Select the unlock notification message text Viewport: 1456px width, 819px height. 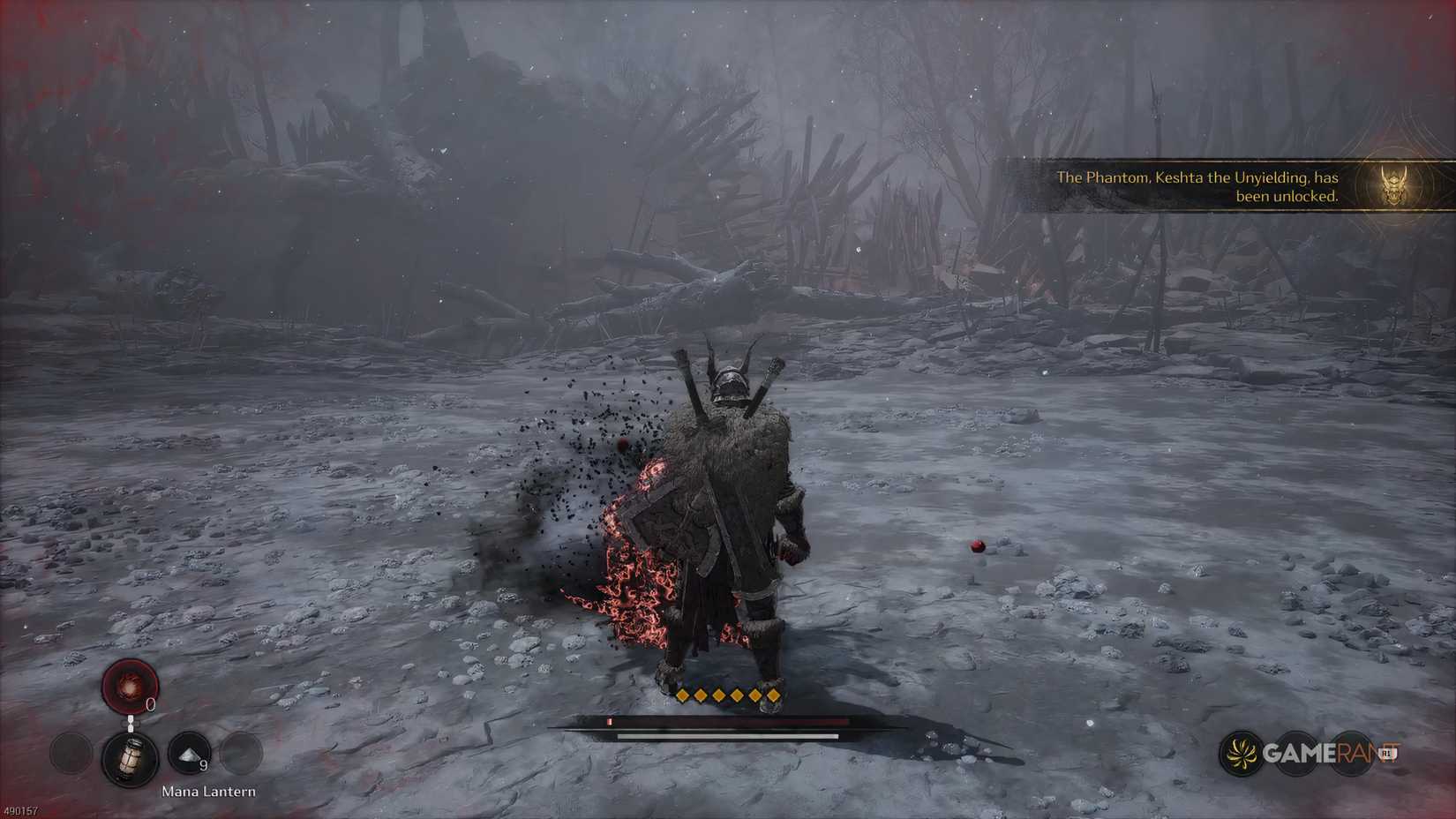coord(1196,186)
